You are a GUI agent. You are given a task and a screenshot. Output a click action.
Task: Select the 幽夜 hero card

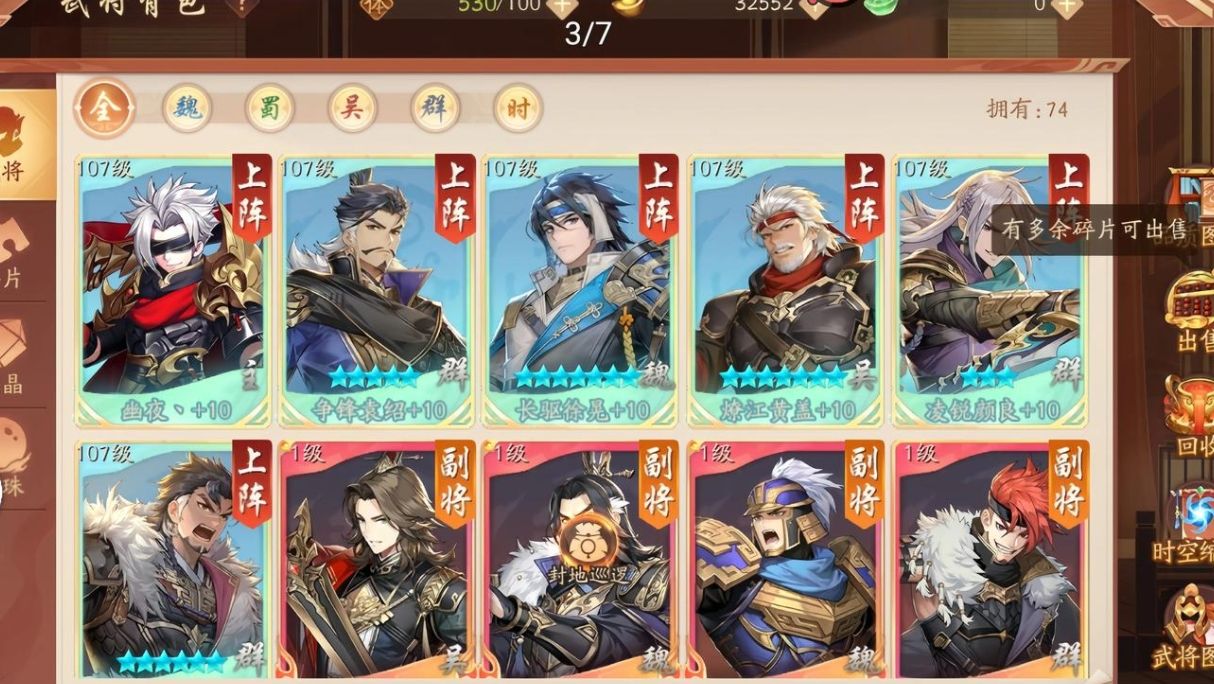[x=172, y=290]
